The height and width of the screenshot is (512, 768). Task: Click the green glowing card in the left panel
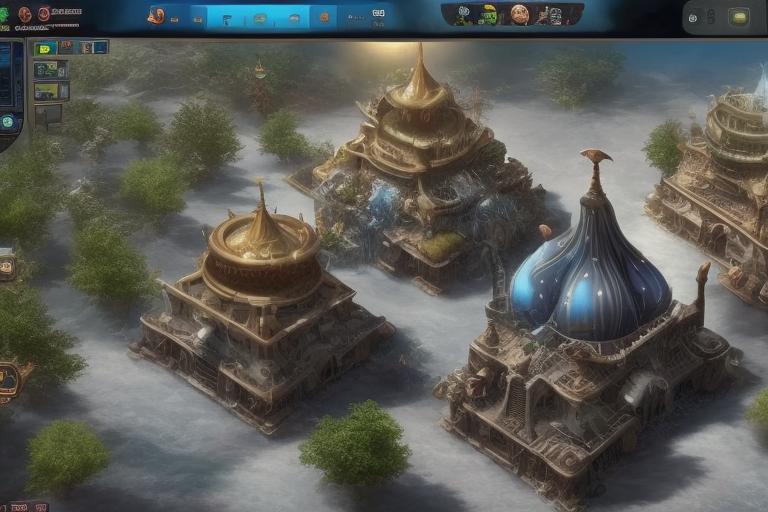click(45, 49)
